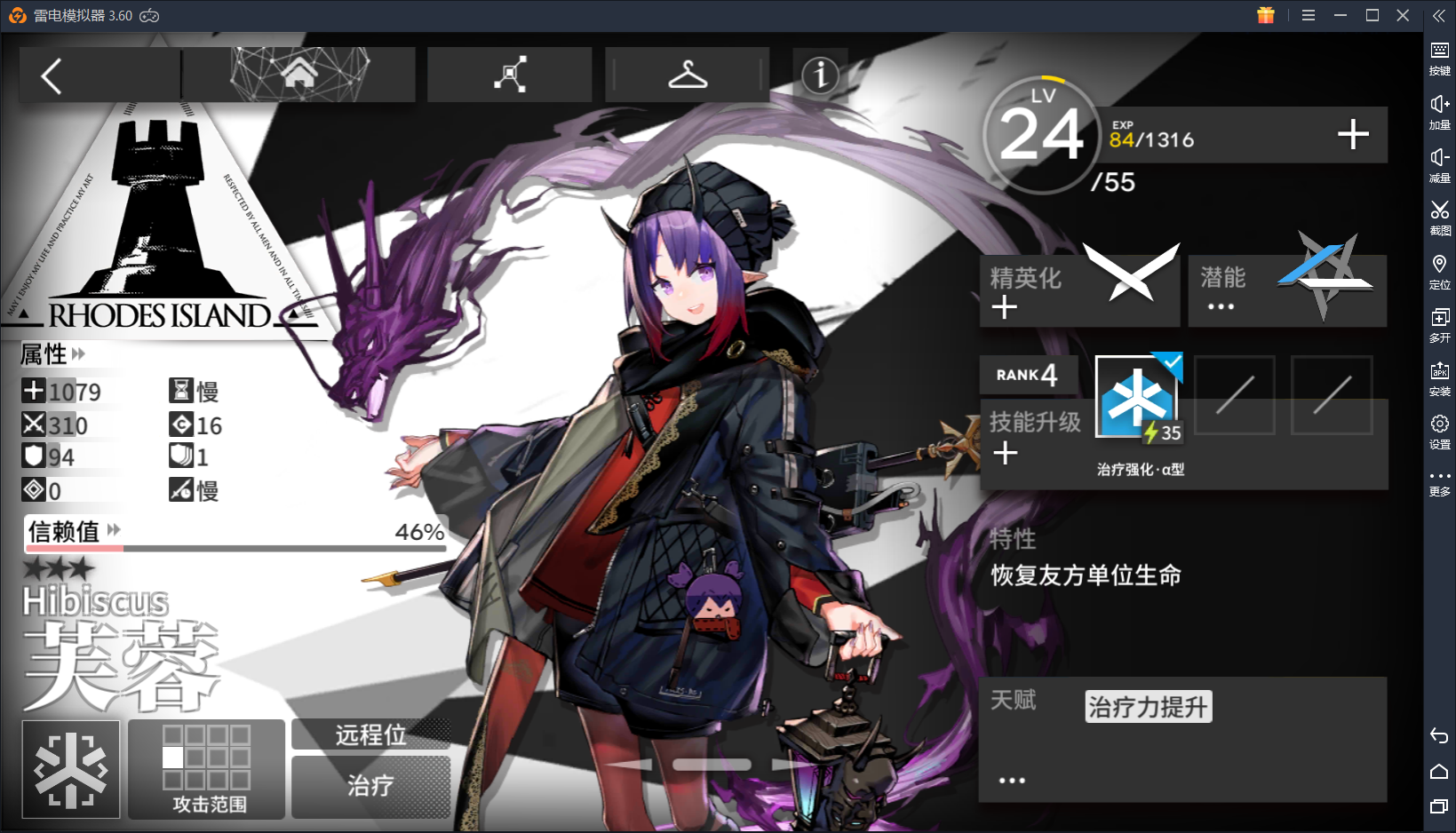Screen dimensions: 1456x833
Task: Select the Medic class icon bottom left
Action: 70,768
